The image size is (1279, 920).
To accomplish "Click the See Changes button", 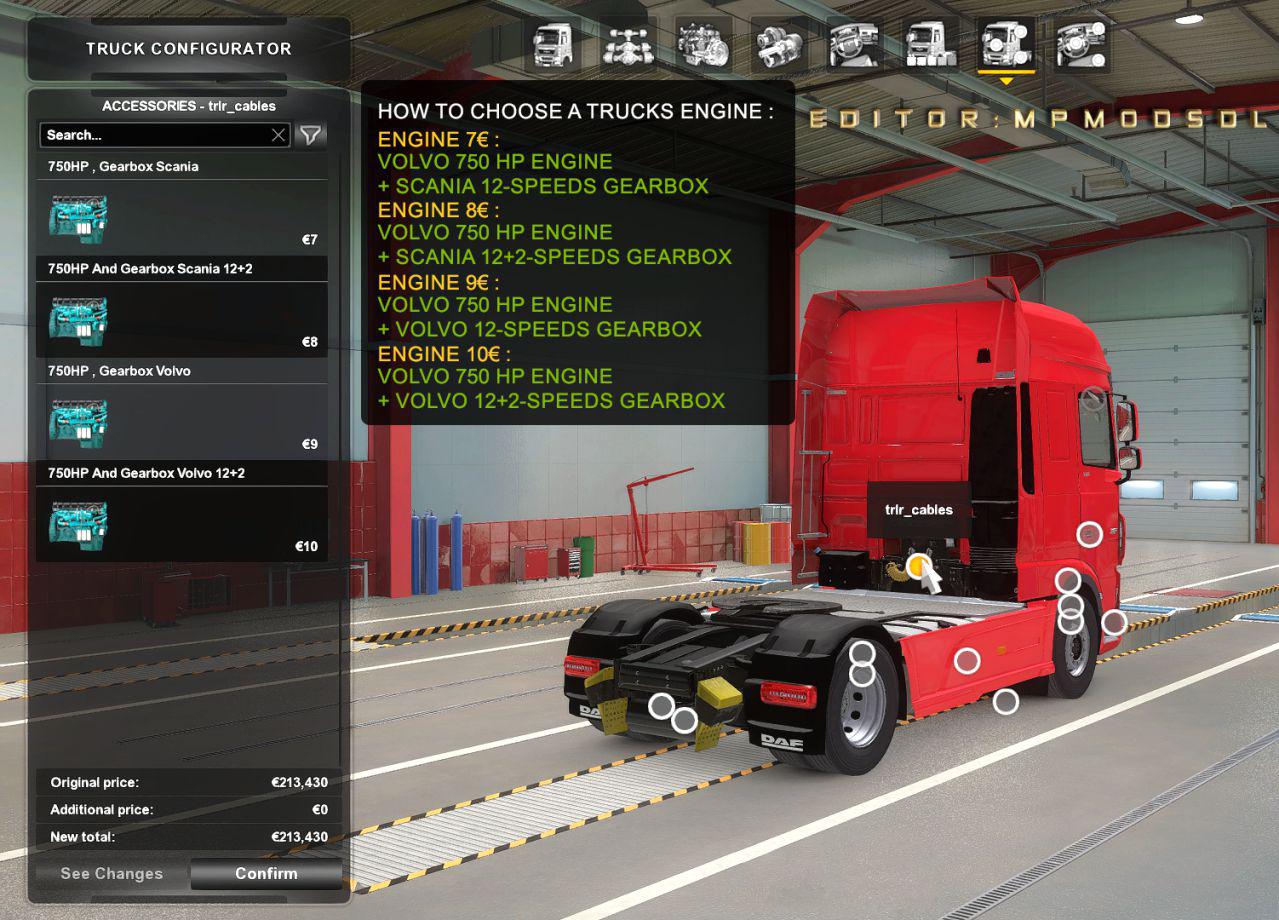I will click(x=111, y=873).
